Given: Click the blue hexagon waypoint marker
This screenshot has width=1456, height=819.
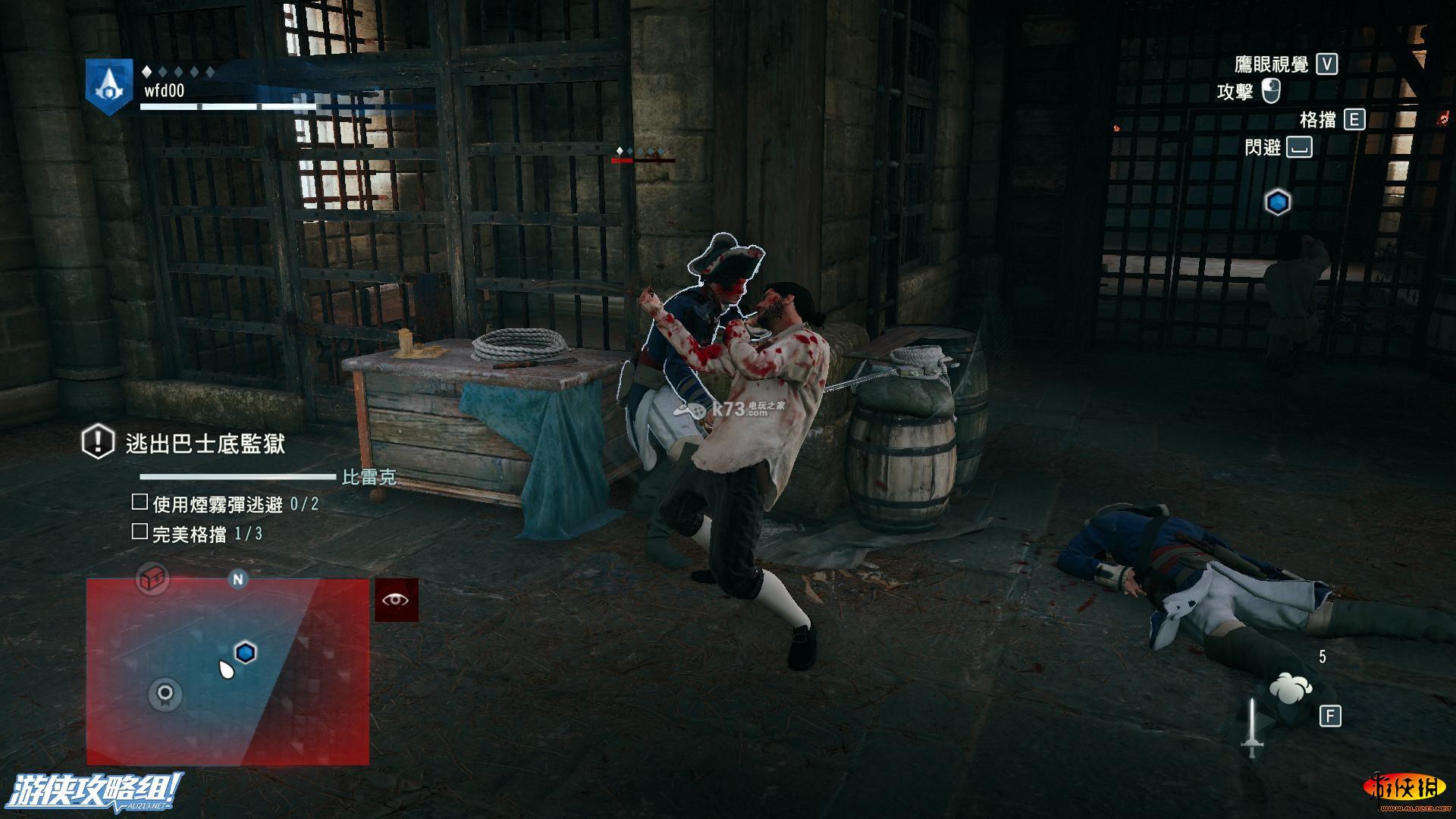Looking at the screenshot, I should 1278,202.
